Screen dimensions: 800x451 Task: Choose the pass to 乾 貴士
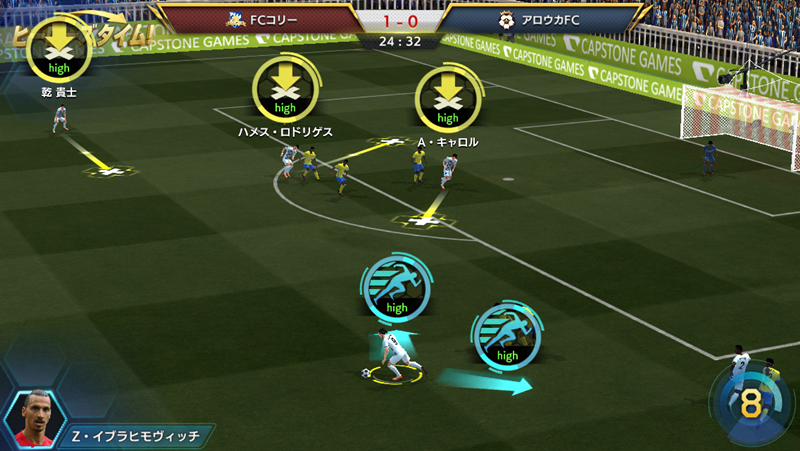coord(60,50)
